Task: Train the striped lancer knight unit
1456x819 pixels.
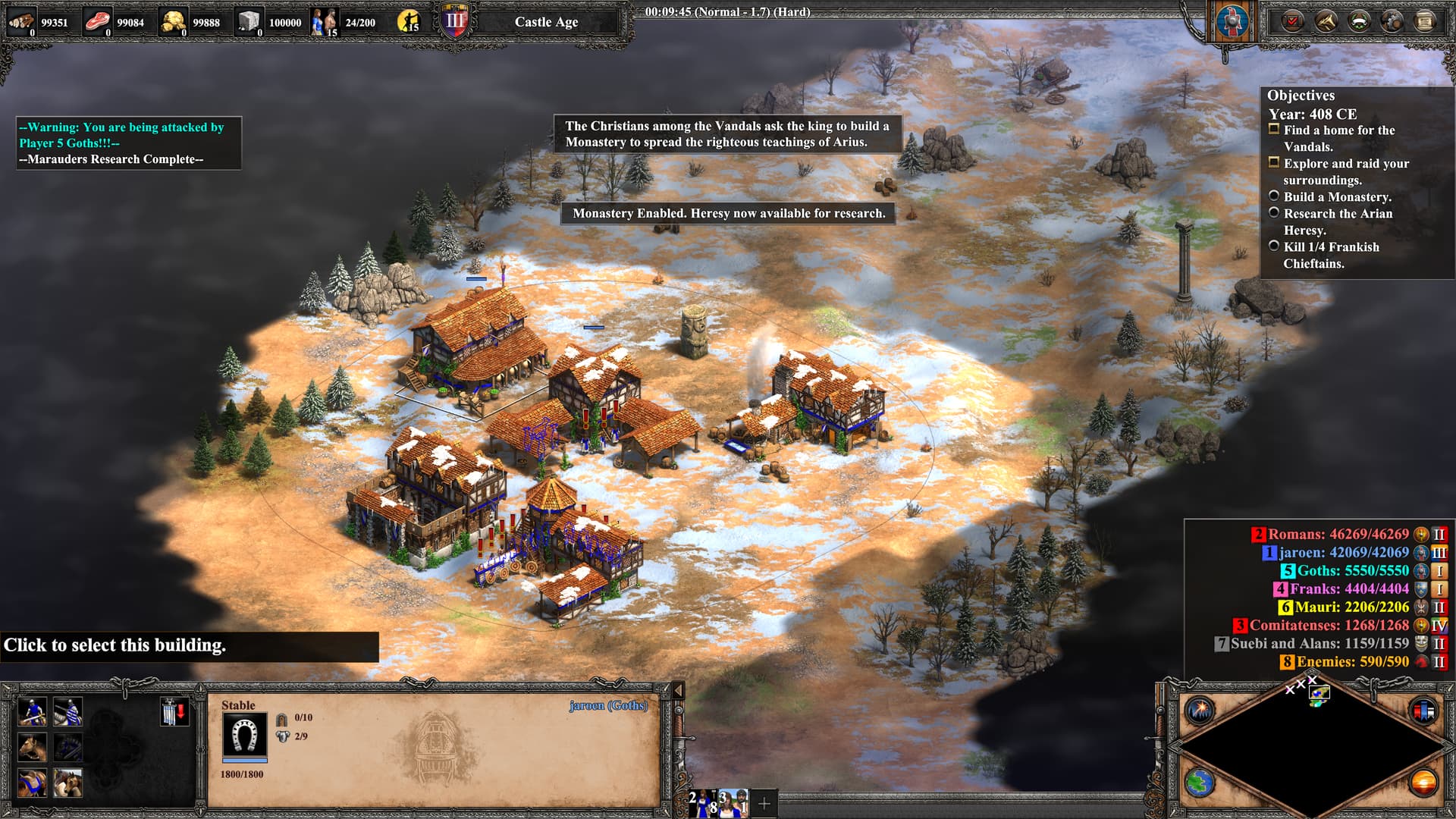Action: pyautogui.click(x=67, y=713)
